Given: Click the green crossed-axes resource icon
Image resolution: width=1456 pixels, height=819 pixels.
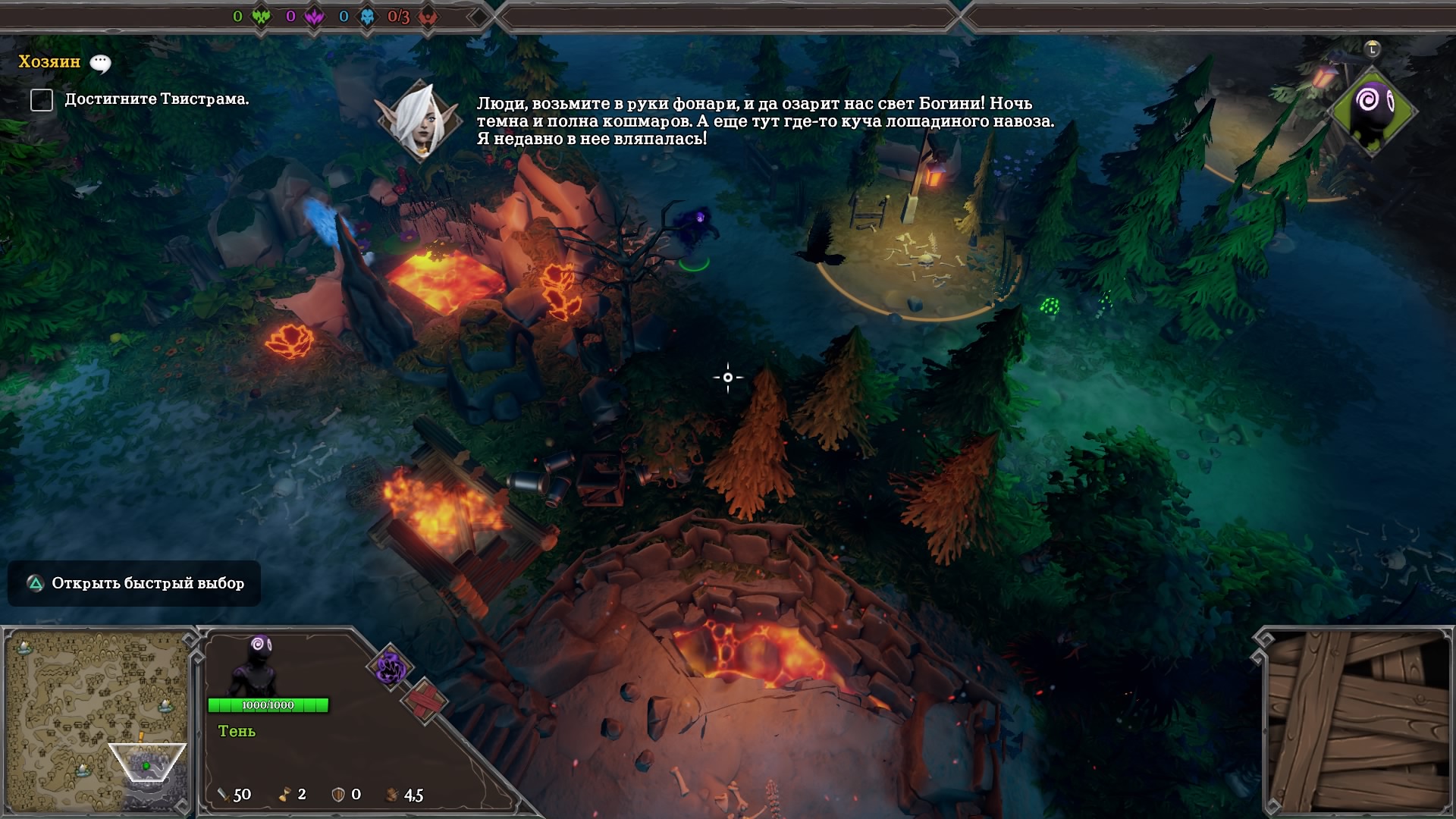Looking at the screenshot, I should (261, 17).
